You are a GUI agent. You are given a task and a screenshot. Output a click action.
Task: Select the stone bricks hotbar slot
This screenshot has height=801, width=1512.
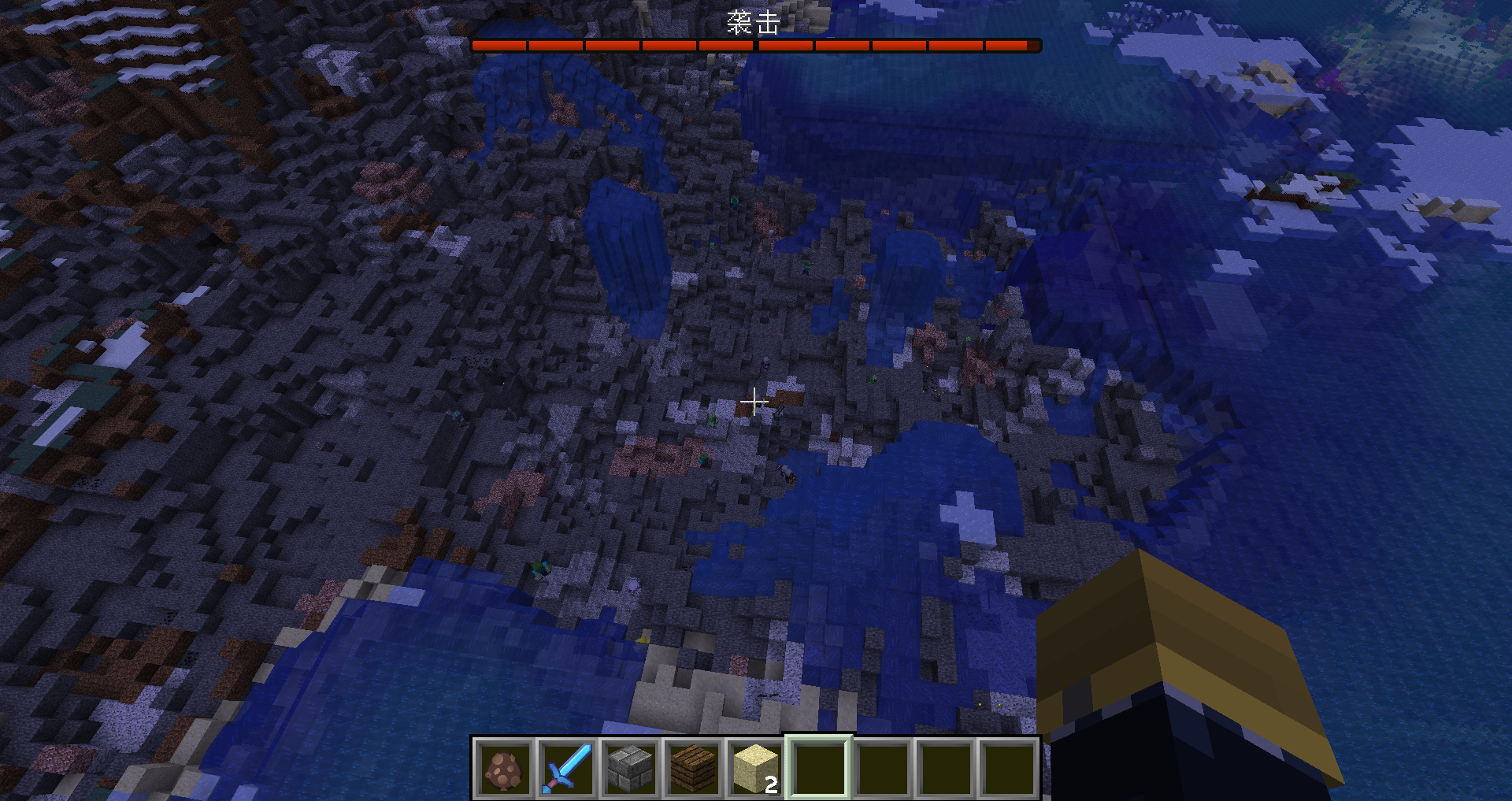[x=630, y=769]
